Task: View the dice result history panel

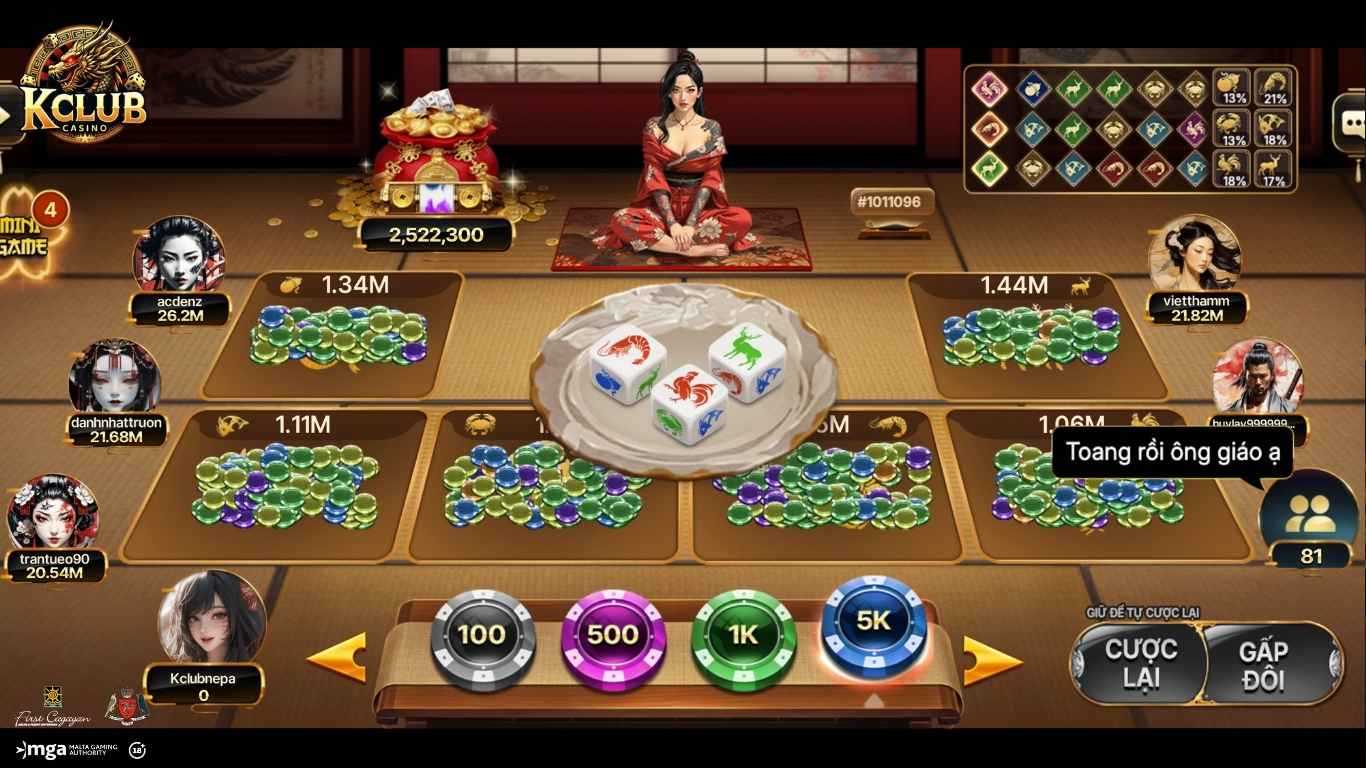Action: coord(1130,128)
